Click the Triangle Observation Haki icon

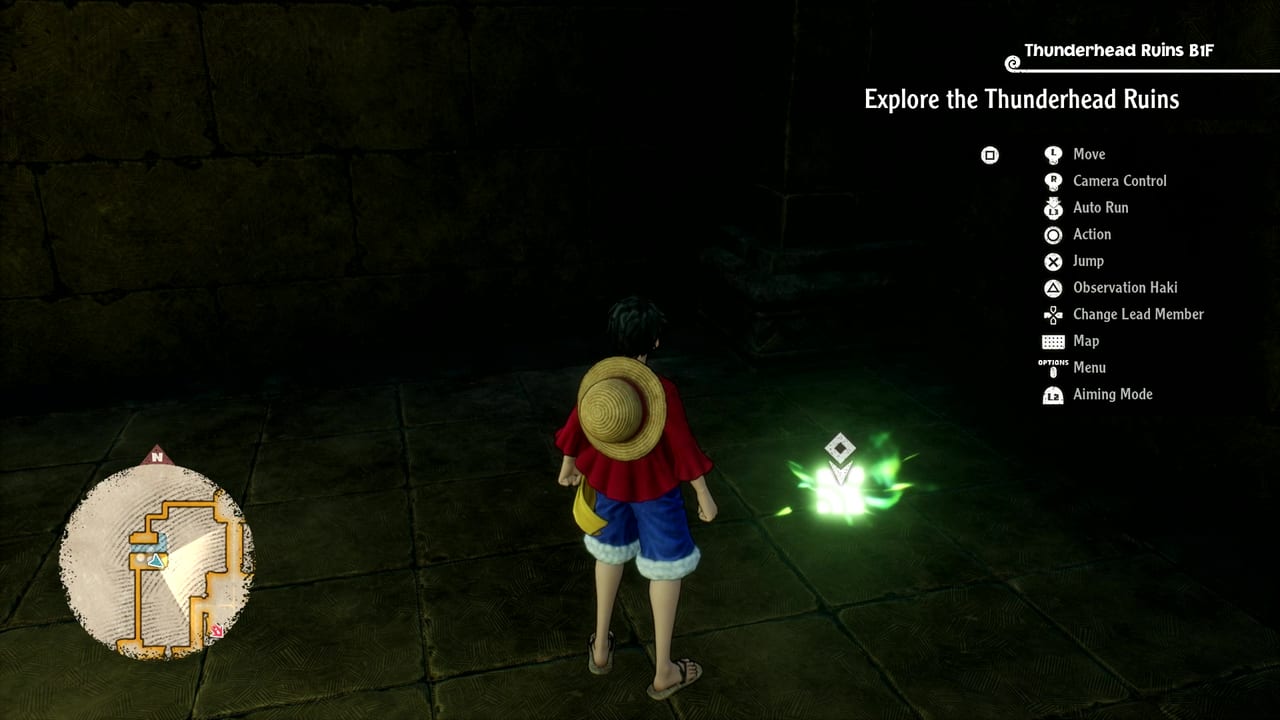1053,288
